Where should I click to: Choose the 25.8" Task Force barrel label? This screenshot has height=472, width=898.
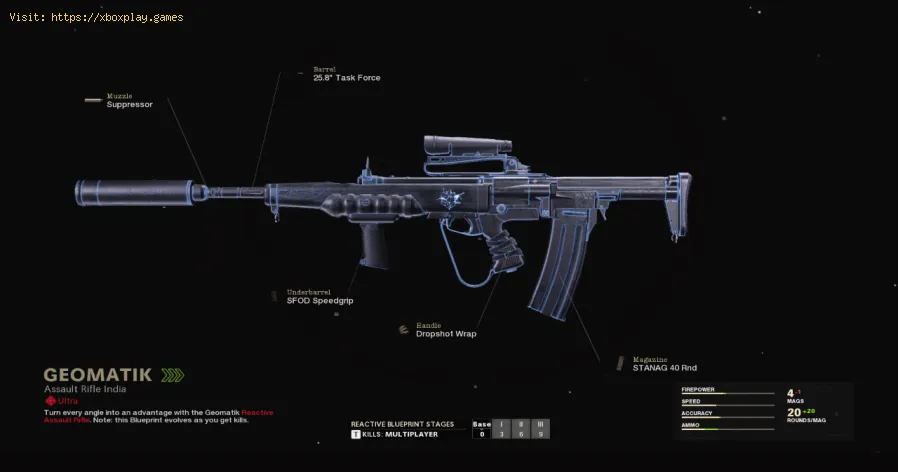click(x=346, y=77)
